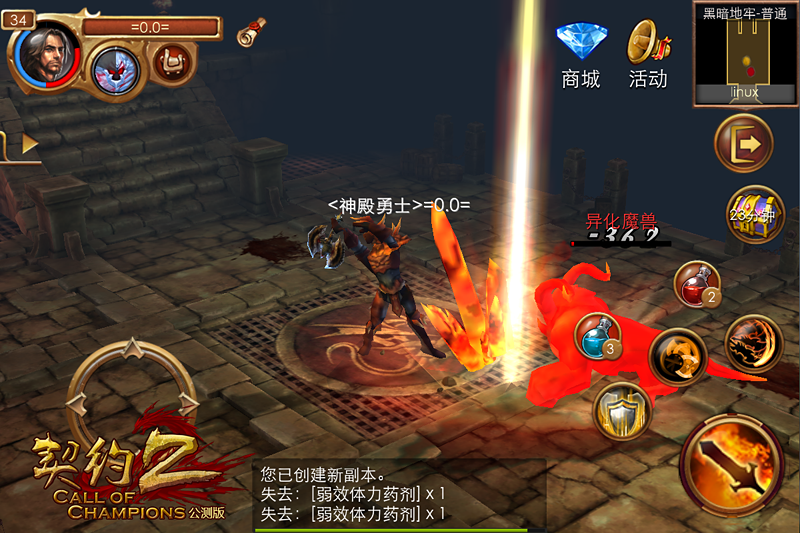This screenshot has width=800, height=533.
Task: Open the quest scroll icon
Action: (x=251, y=32)
